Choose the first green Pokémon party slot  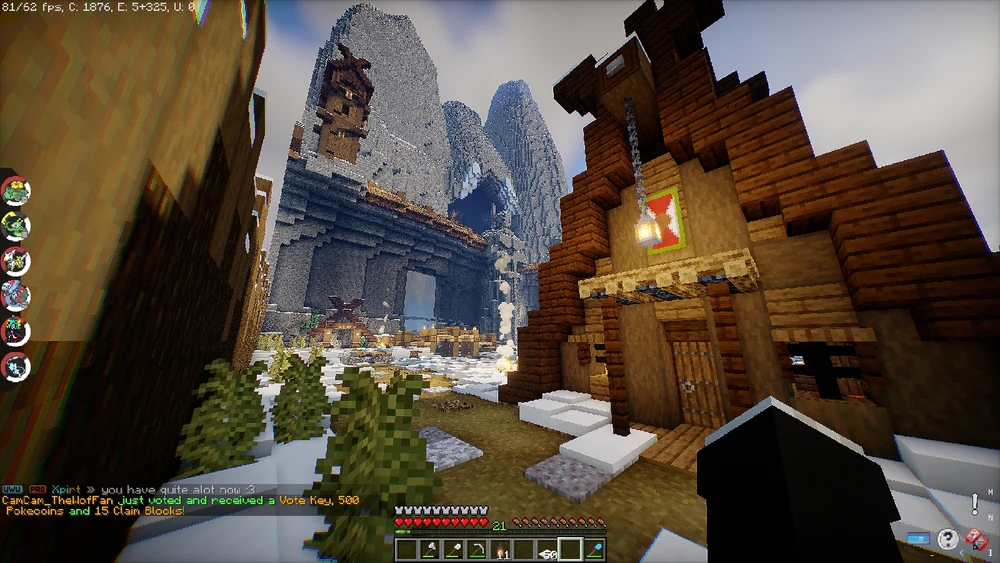pyautogui.click(x=15, y=190)
